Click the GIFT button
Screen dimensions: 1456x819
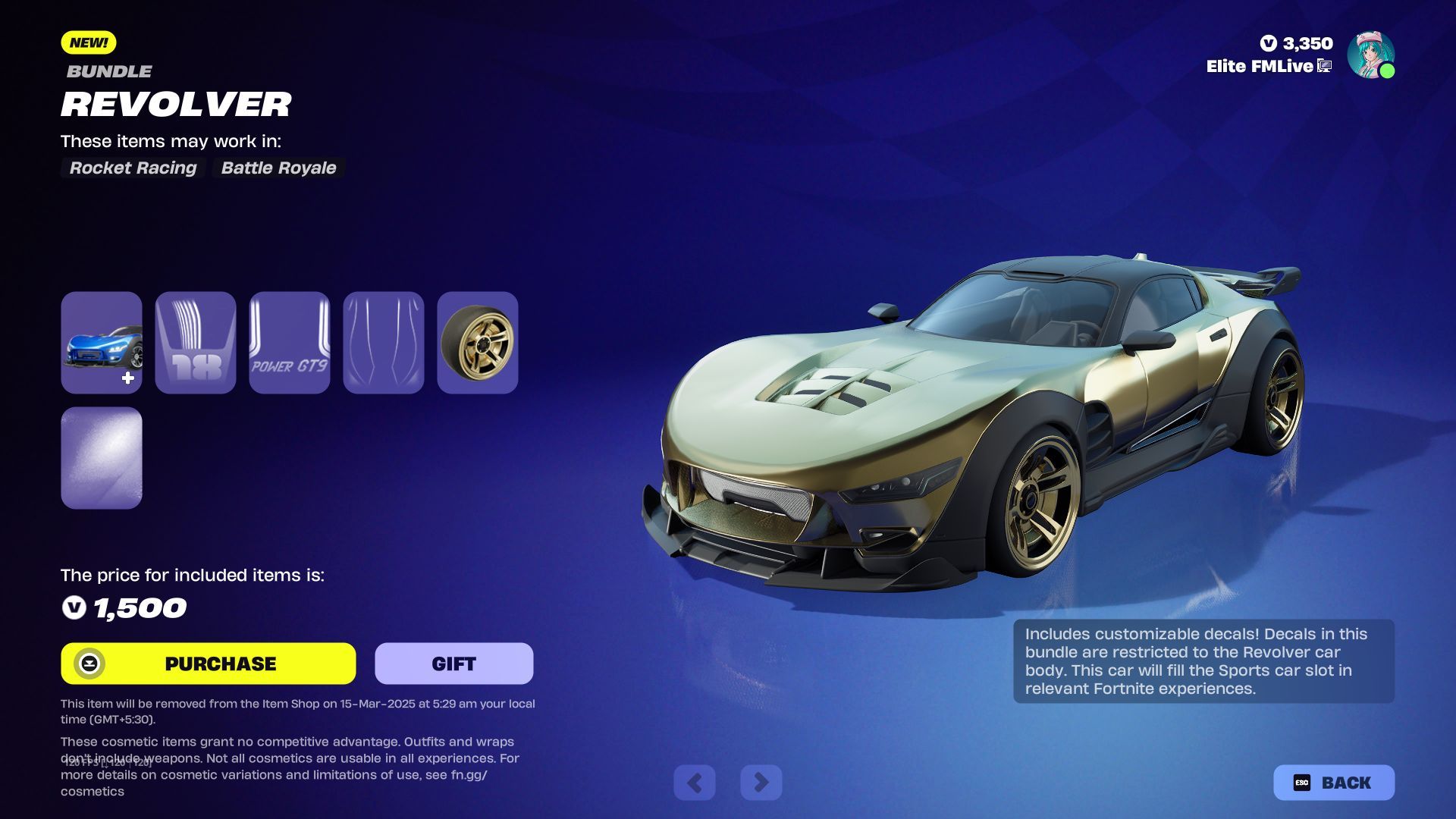453,663
